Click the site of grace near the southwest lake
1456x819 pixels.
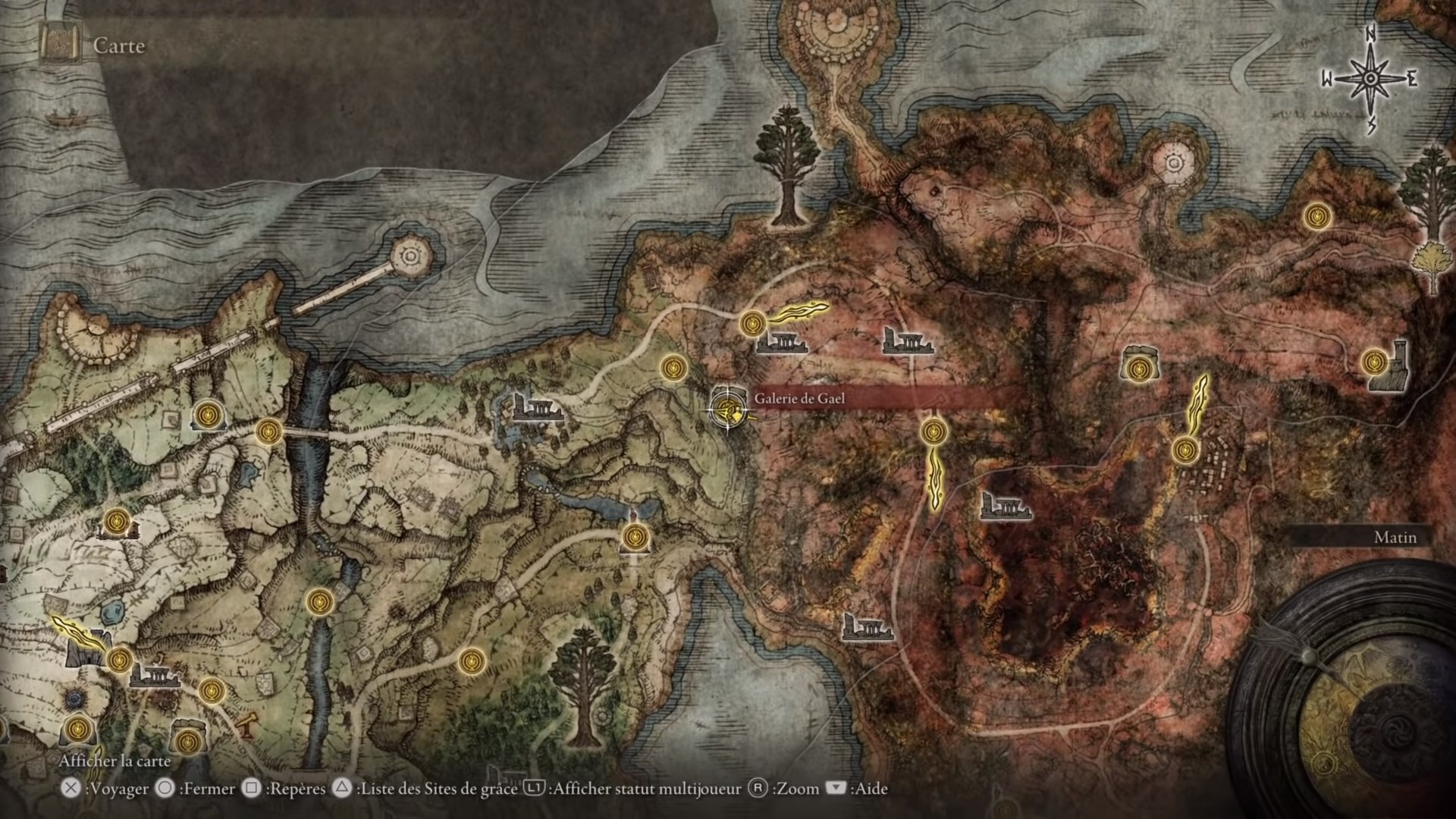(118, 661)
